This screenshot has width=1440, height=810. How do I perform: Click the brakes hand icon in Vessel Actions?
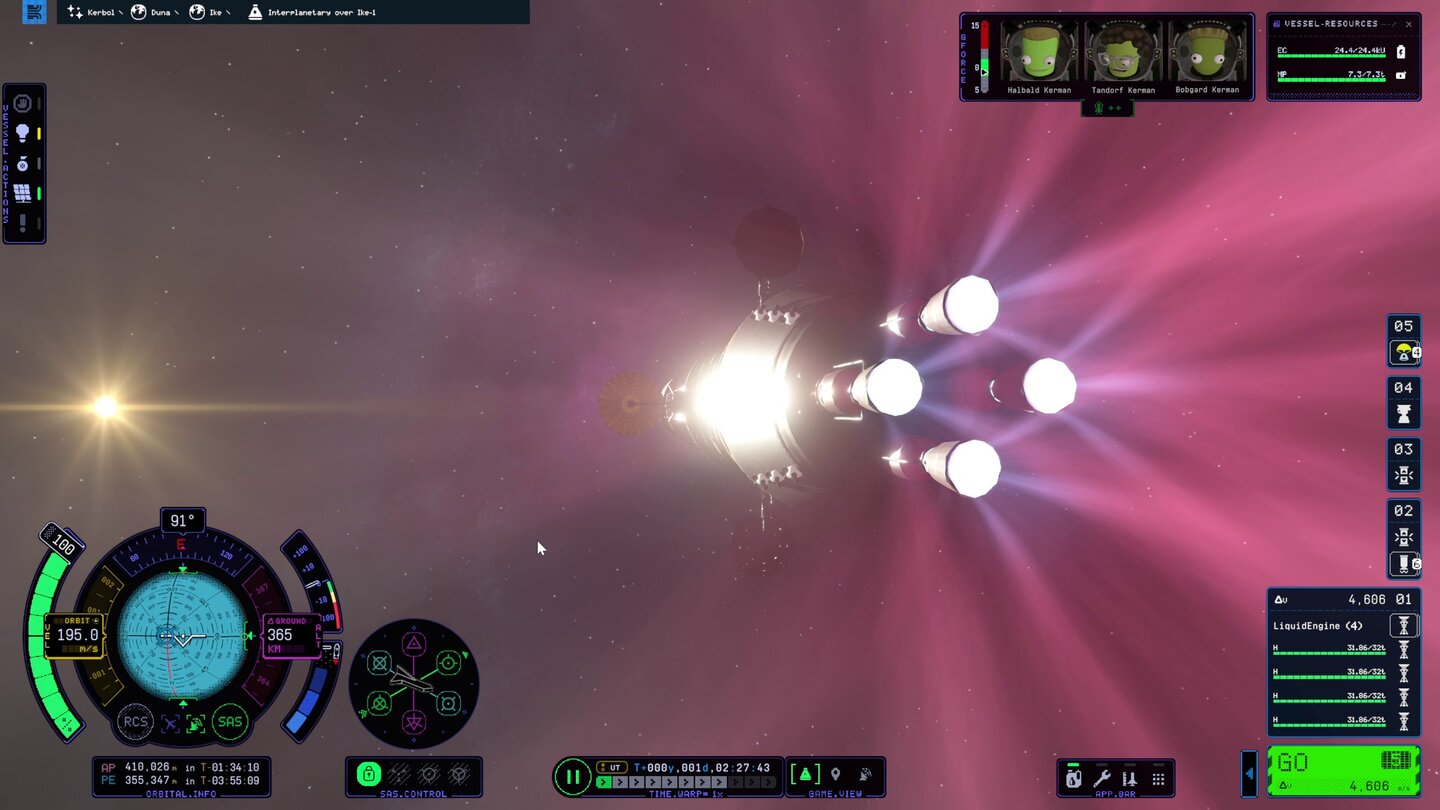22,103
